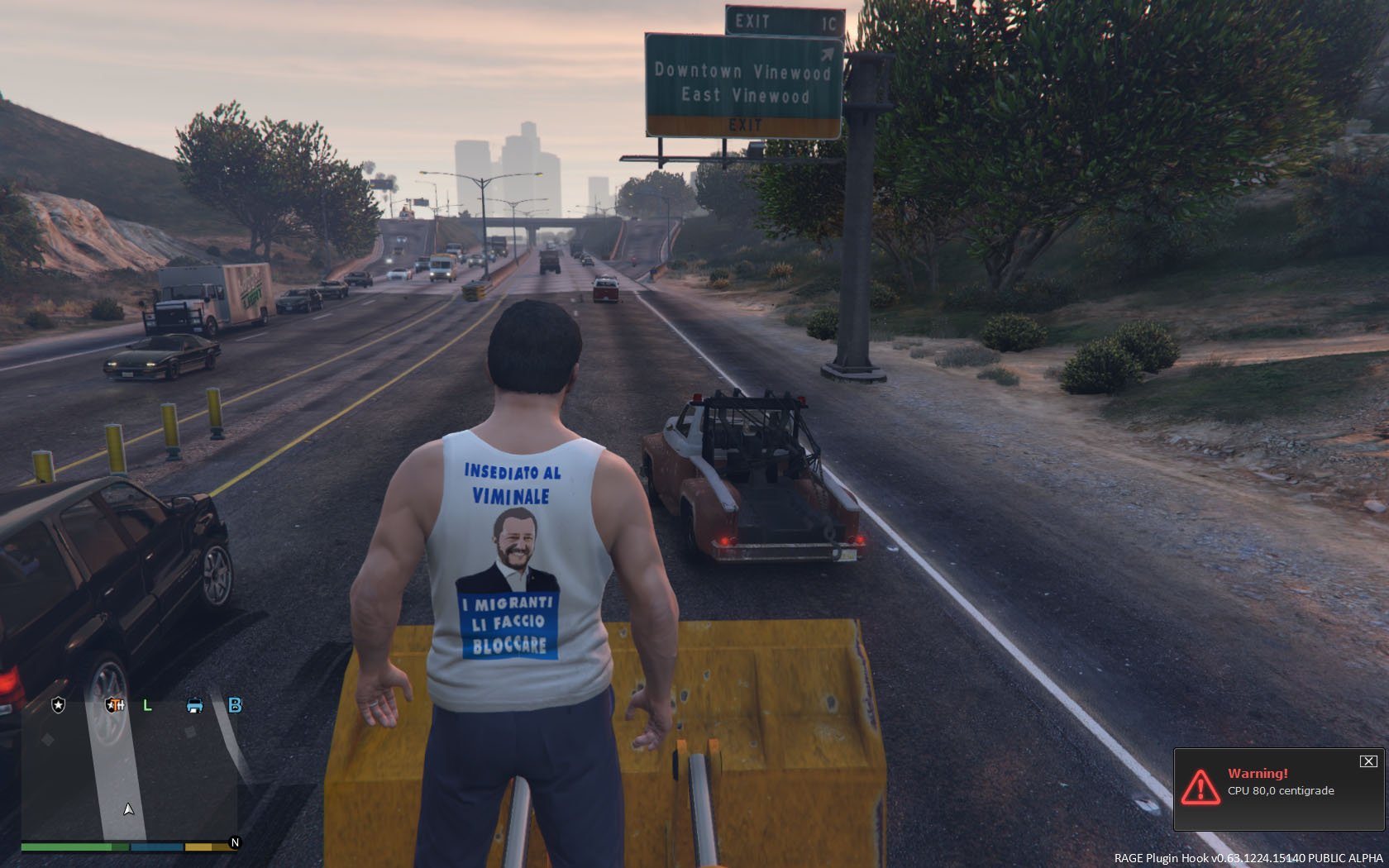Select the blue car blip on the minimap

pos(194,705)
